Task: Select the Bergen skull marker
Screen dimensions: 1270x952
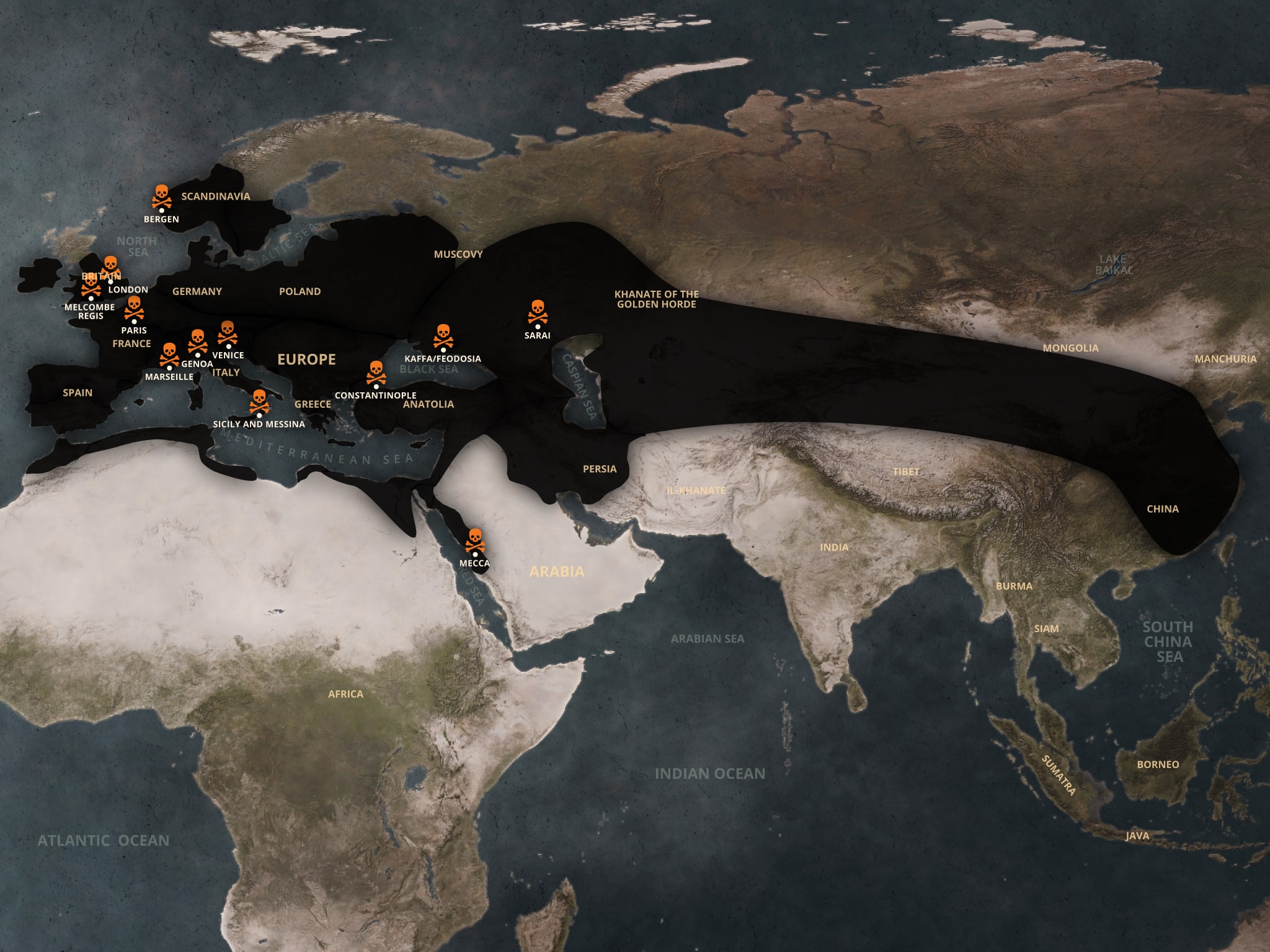Action: pos(161,196)
